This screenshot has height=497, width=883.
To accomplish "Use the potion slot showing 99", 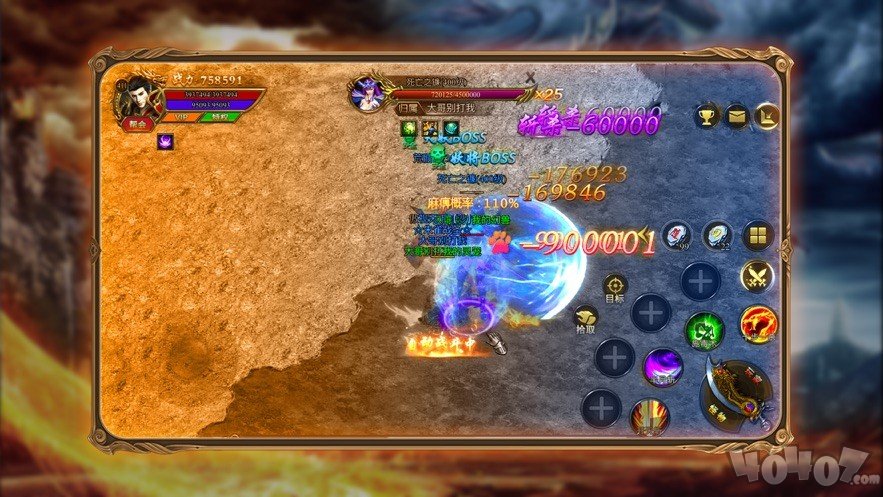I will [677, 236].
